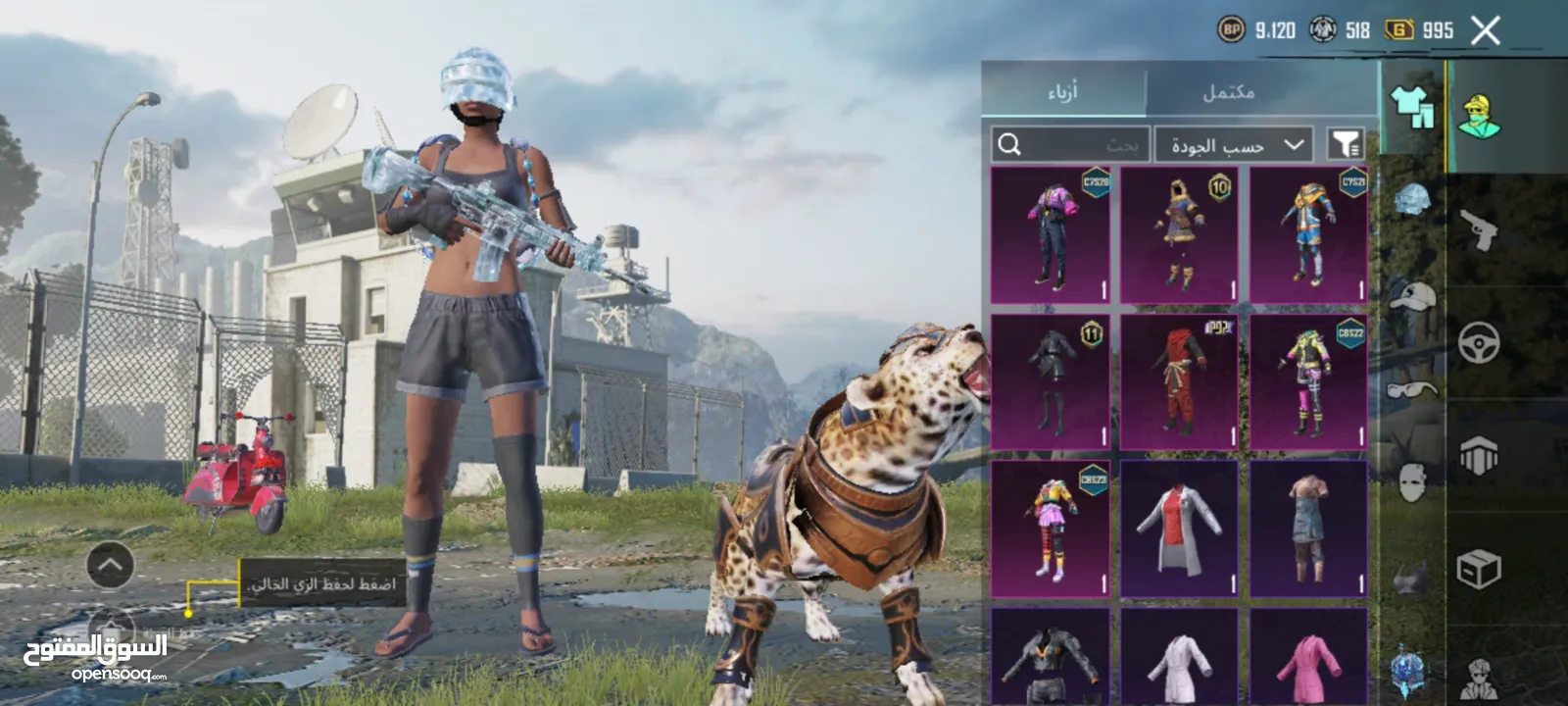Open the filter funnel options

tap(1345, 145)
